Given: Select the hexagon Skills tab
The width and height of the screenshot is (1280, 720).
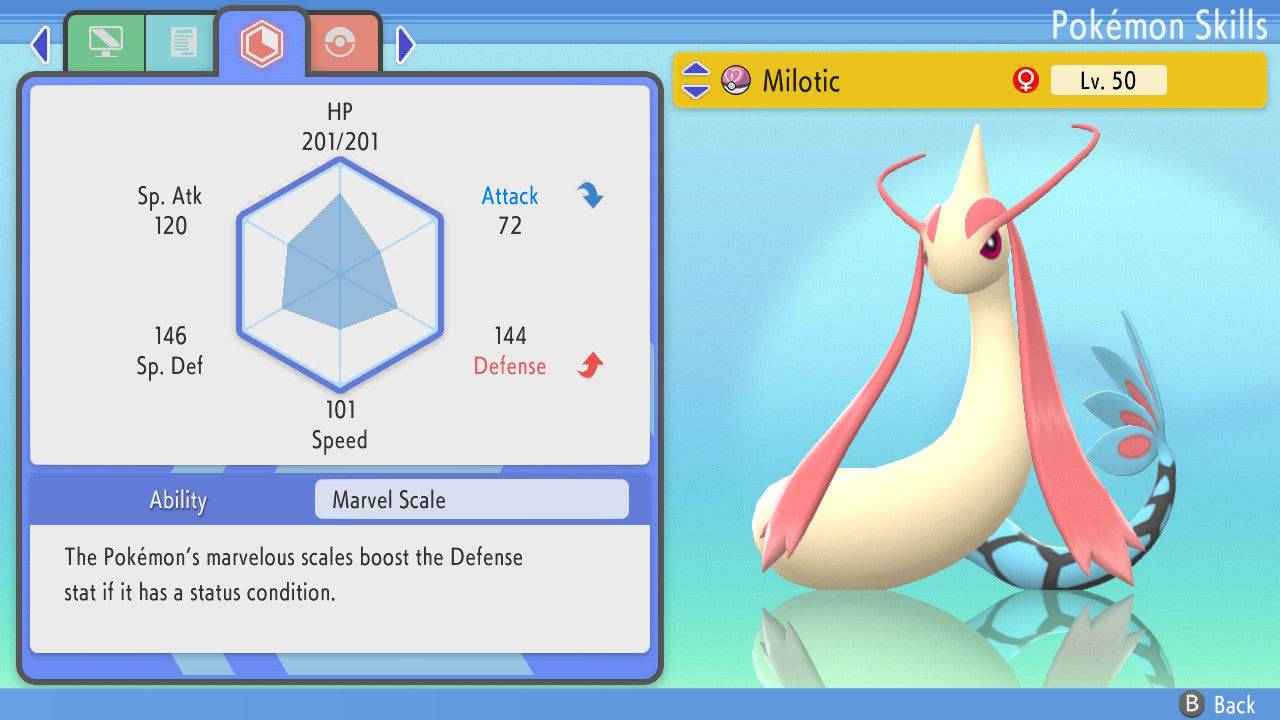Looking at the screenshot, I should click(x=261, y=43).
